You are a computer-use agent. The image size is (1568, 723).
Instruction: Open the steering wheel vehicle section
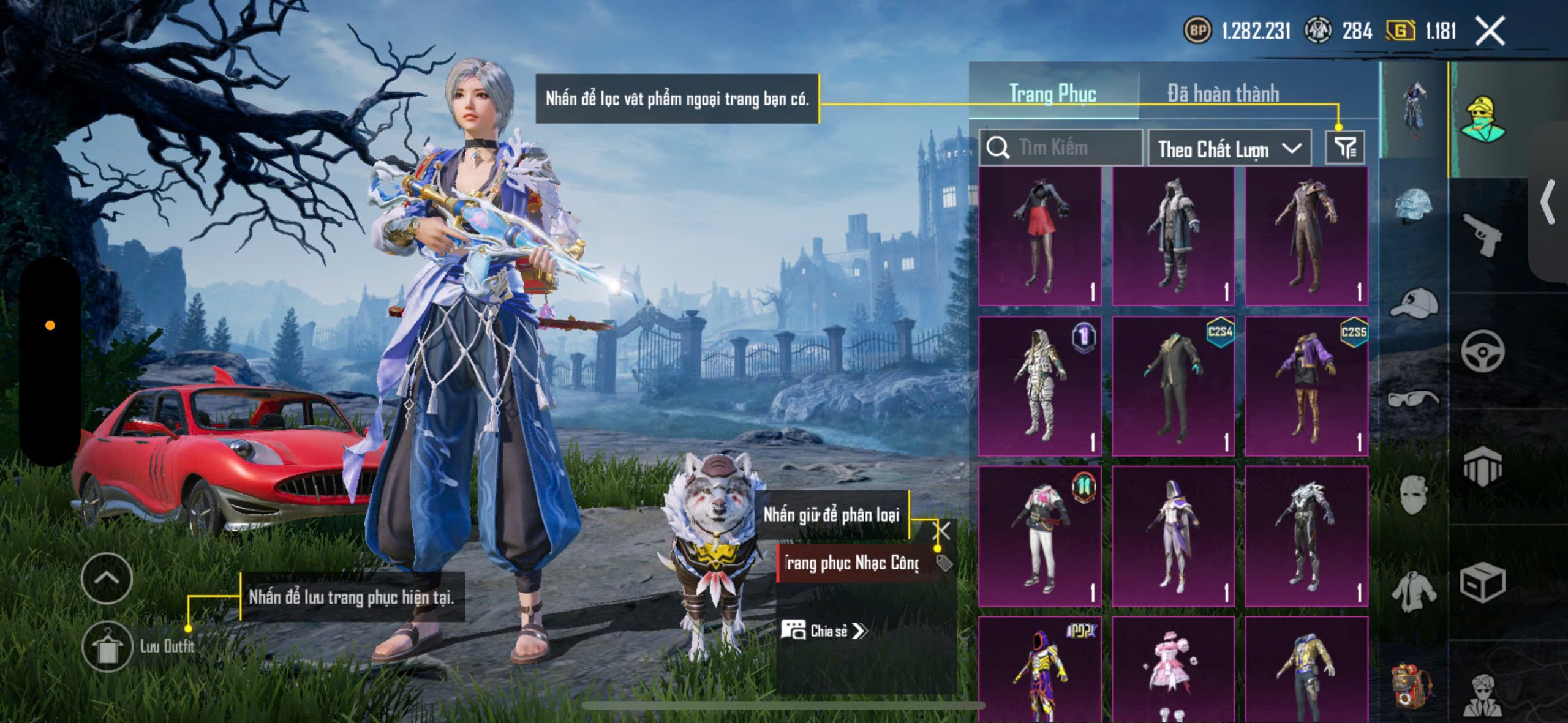(x=1482, y=351)
